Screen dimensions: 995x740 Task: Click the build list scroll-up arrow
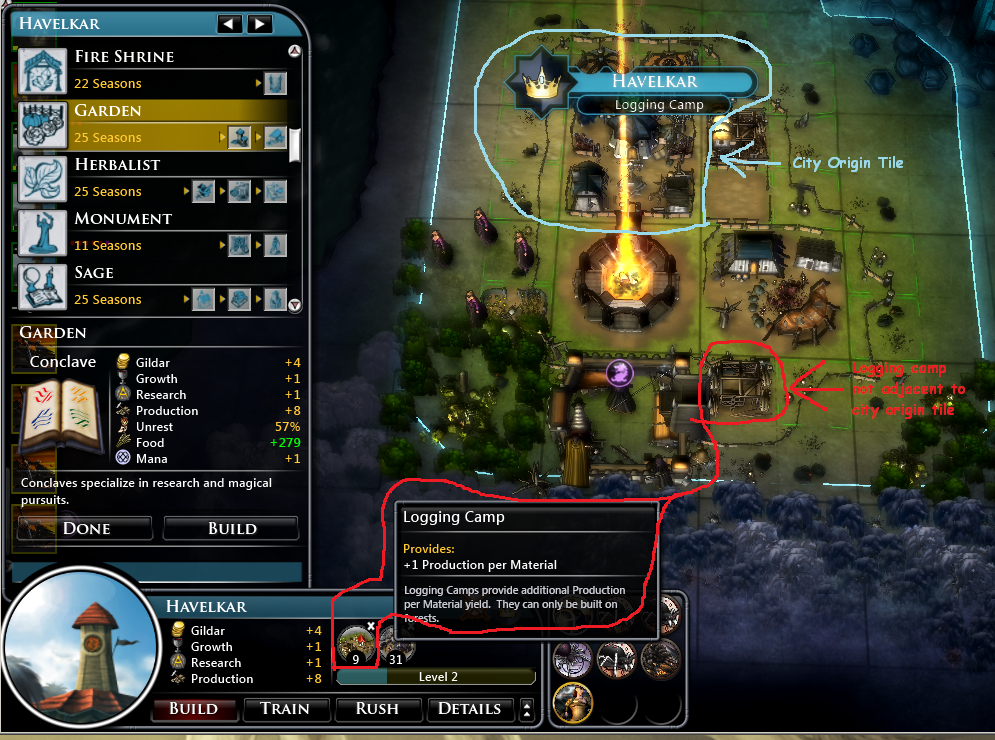tap(294, 51)
